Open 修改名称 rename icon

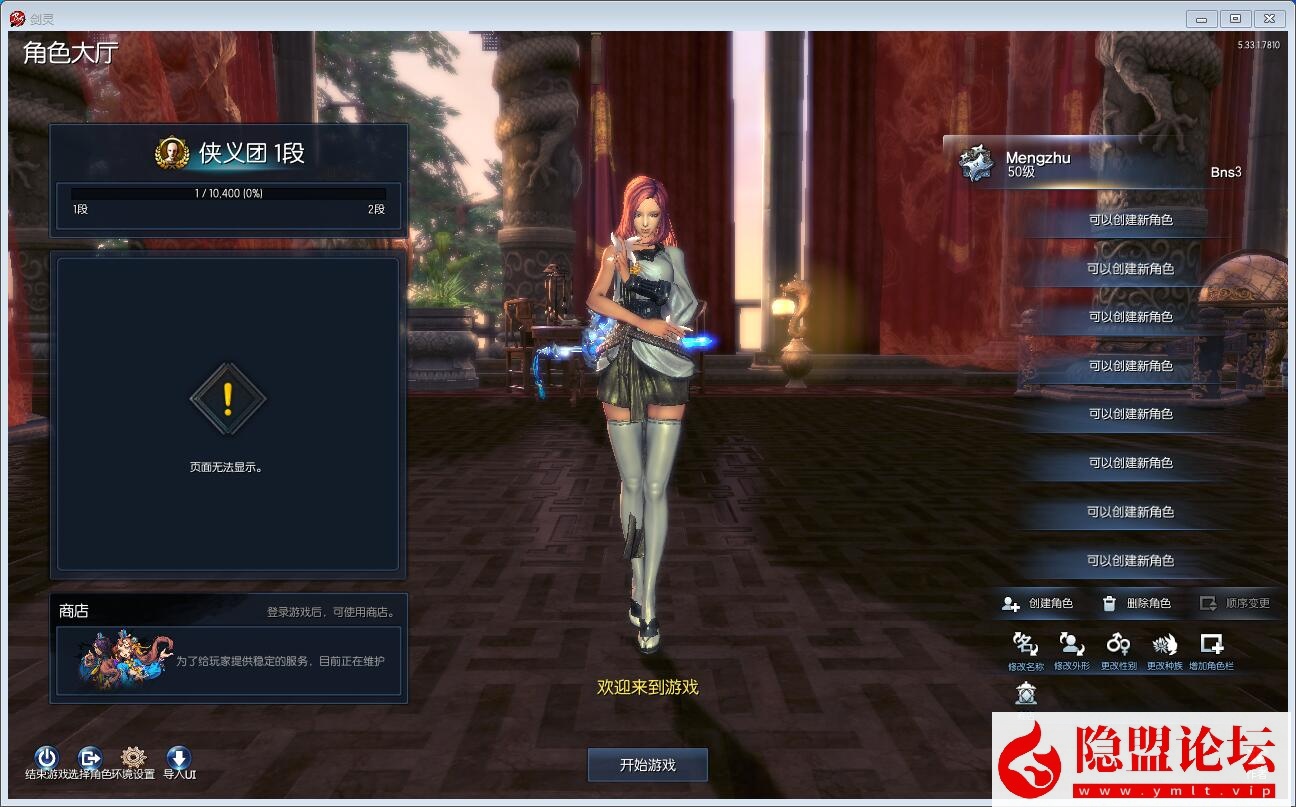click(x=1025, y=645)
